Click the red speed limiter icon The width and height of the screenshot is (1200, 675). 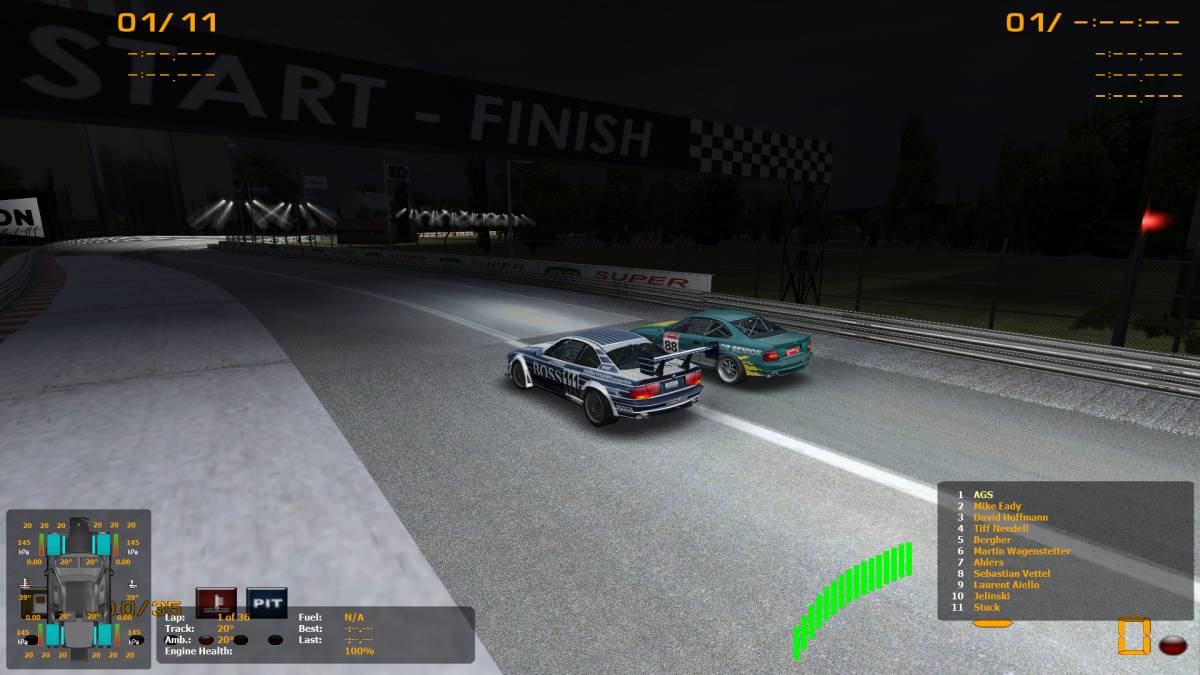(215, 602)
